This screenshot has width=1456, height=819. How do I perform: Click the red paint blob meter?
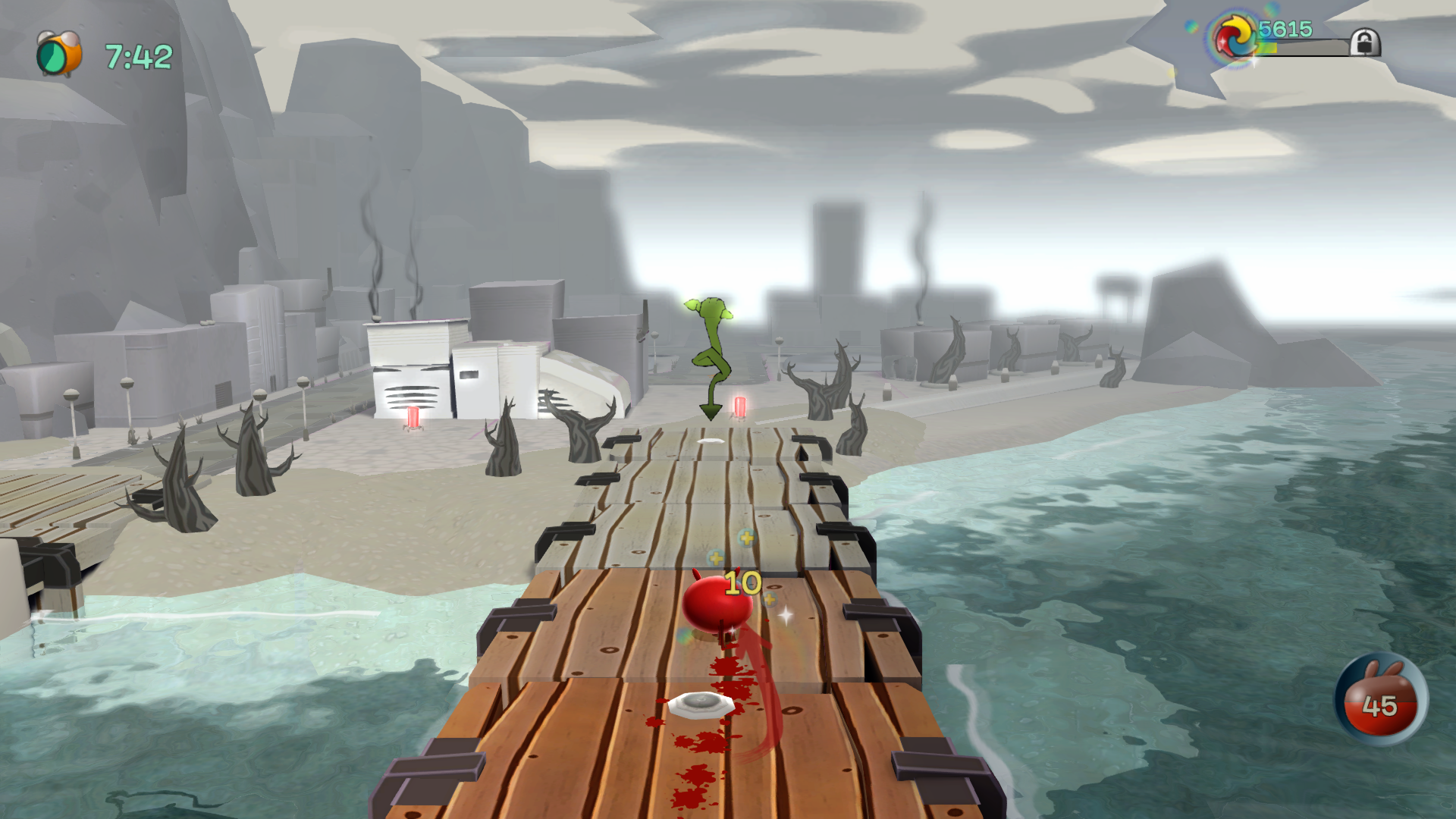pos(1380,700)
